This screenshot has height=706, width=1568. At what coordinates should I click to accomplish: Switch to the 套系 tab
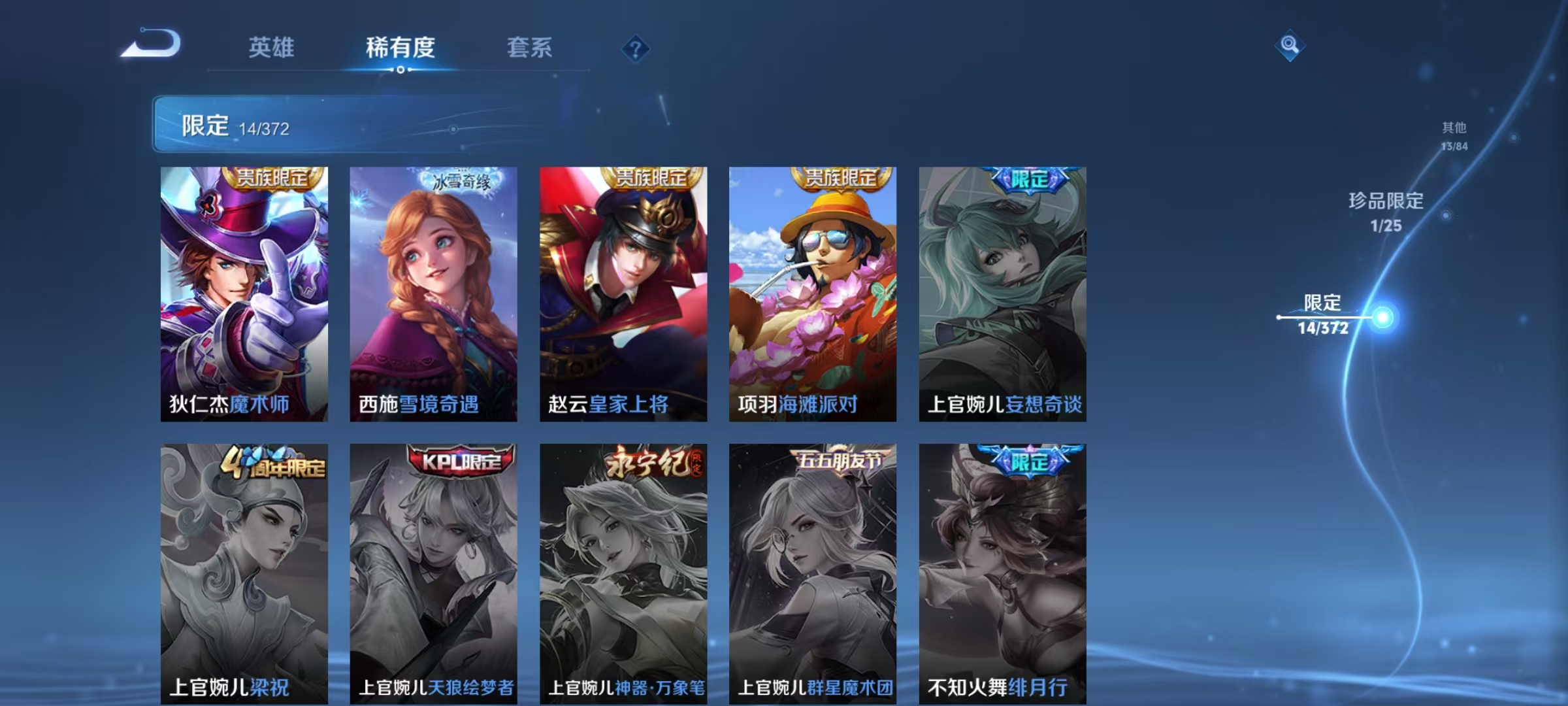pyautogui.click(x=530, y=48)
